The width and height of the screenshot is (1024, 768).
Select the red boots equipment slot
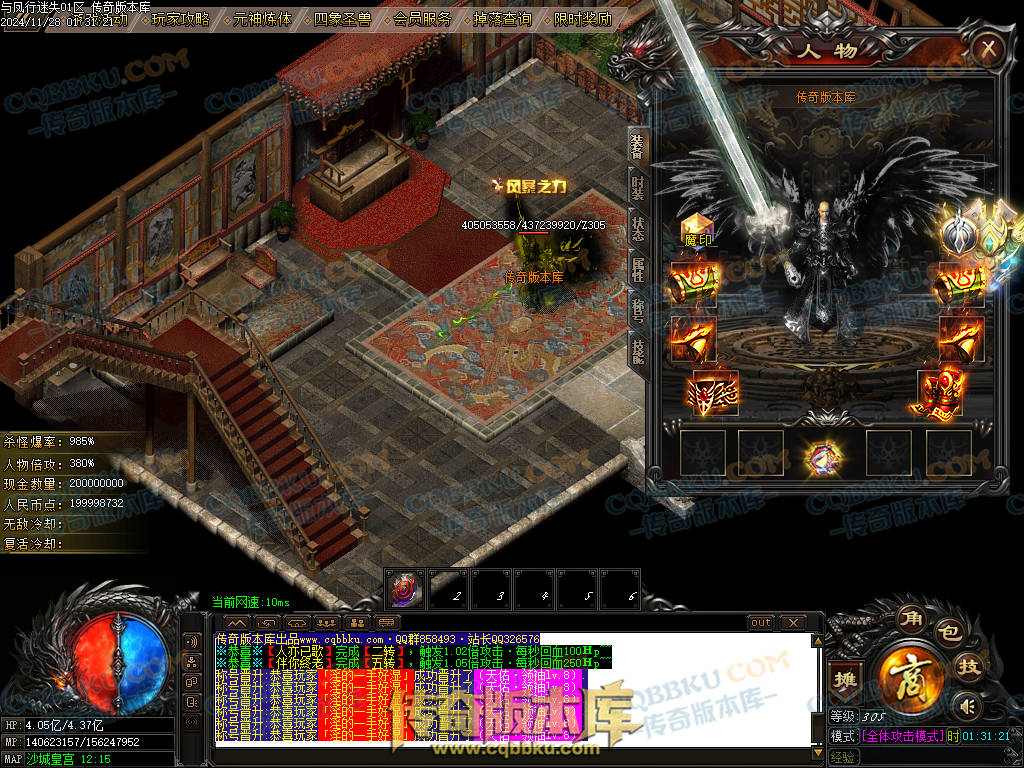938,392
